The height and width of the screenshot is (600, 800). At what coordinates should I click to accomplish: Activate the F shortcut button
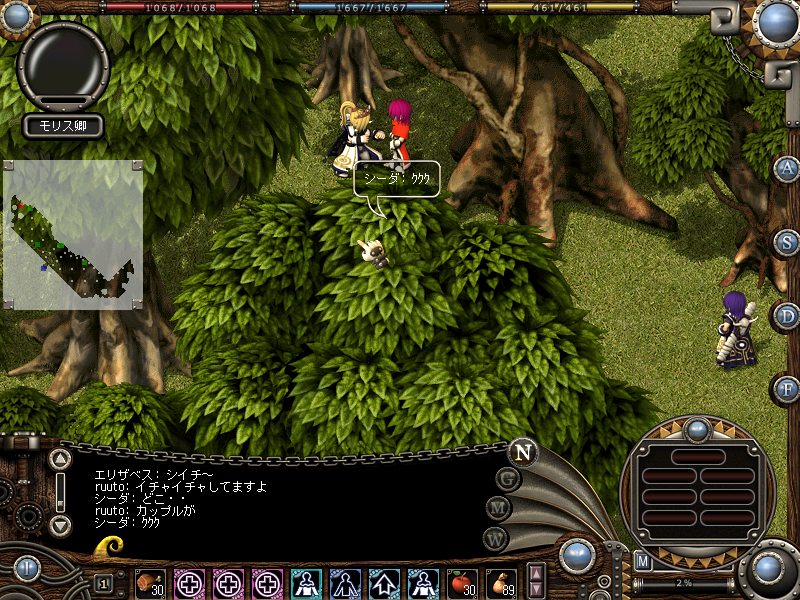point(787,388)
